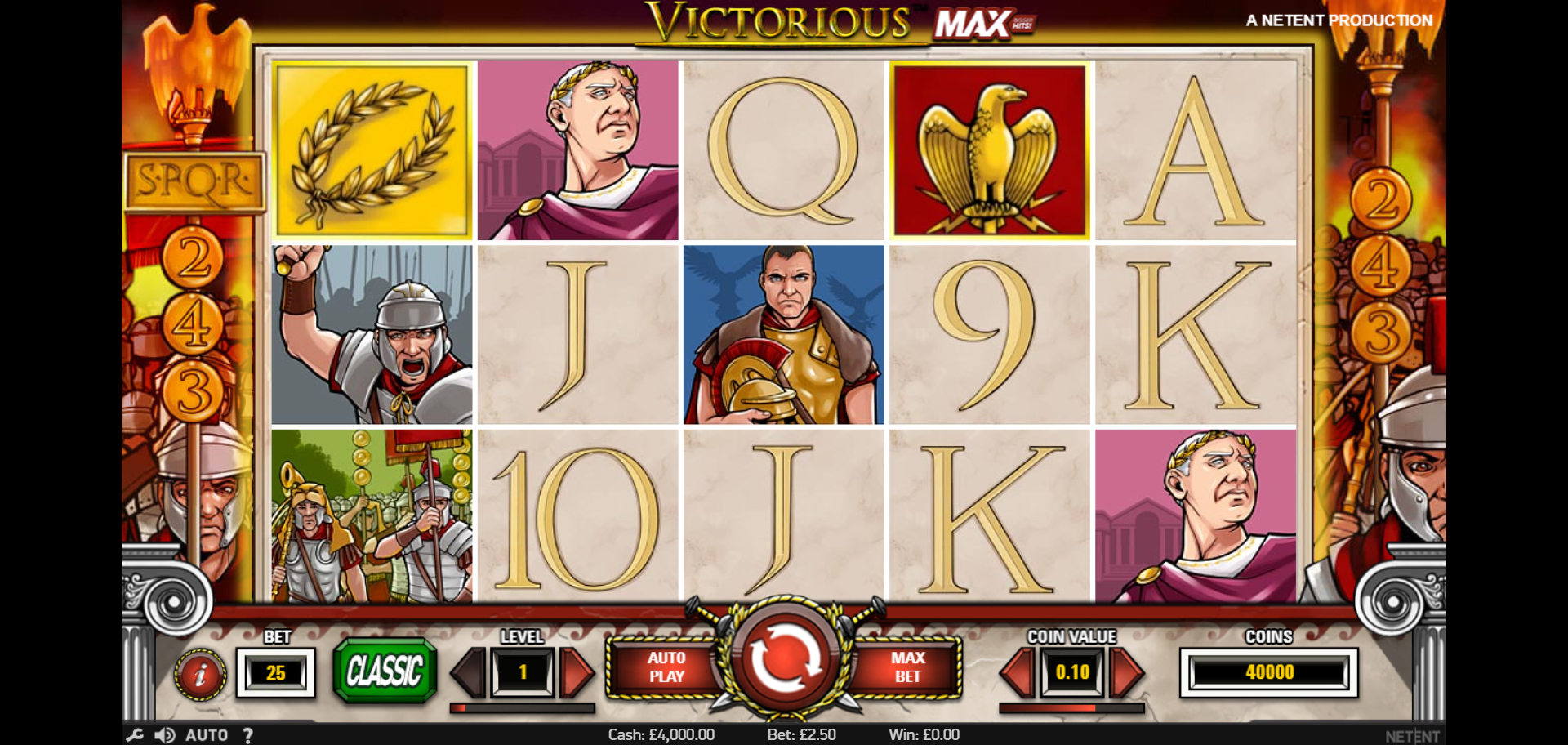Toggle the sound speaker icon
The image size is (1568, 745).
pos(164,735)
